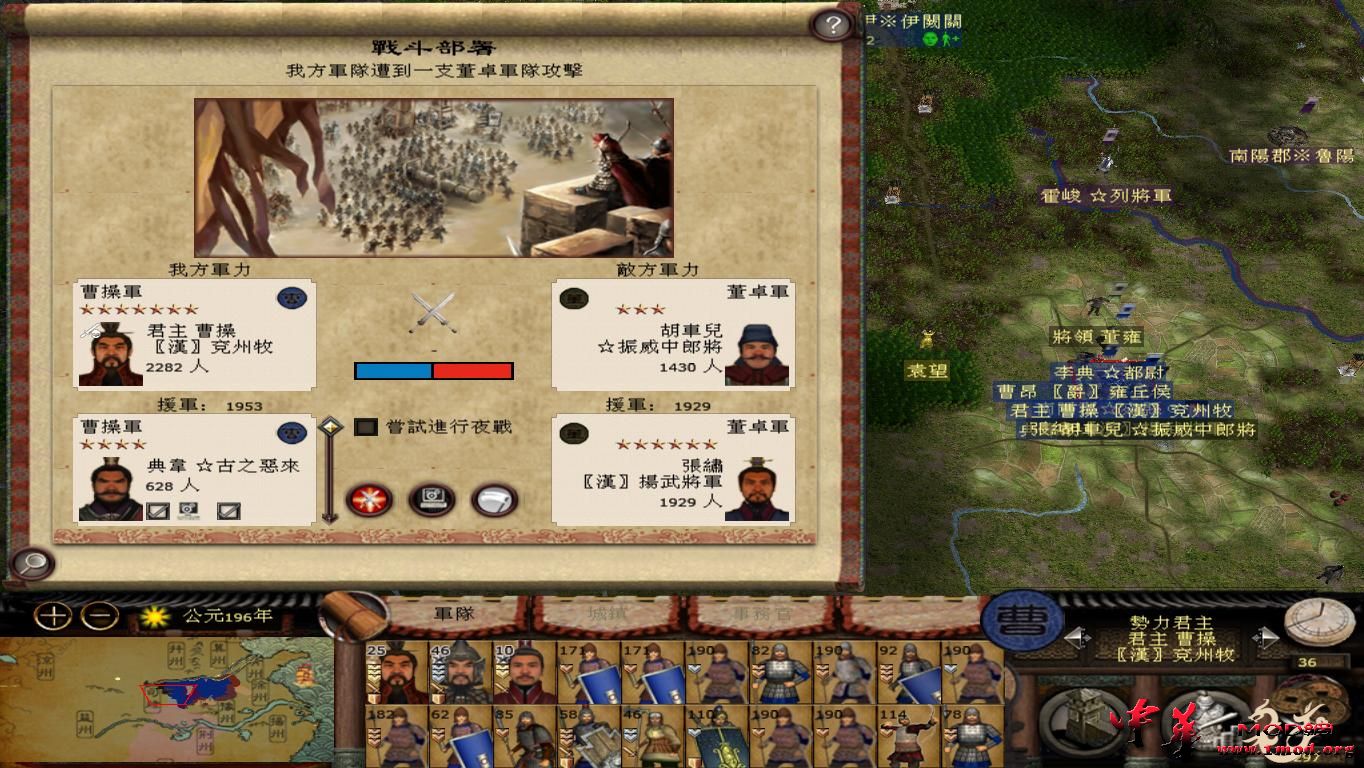This screenshot has width=1364, height=768.
Task: Click the sun icon beside the year 196
Action: click(x=156, y=618)
